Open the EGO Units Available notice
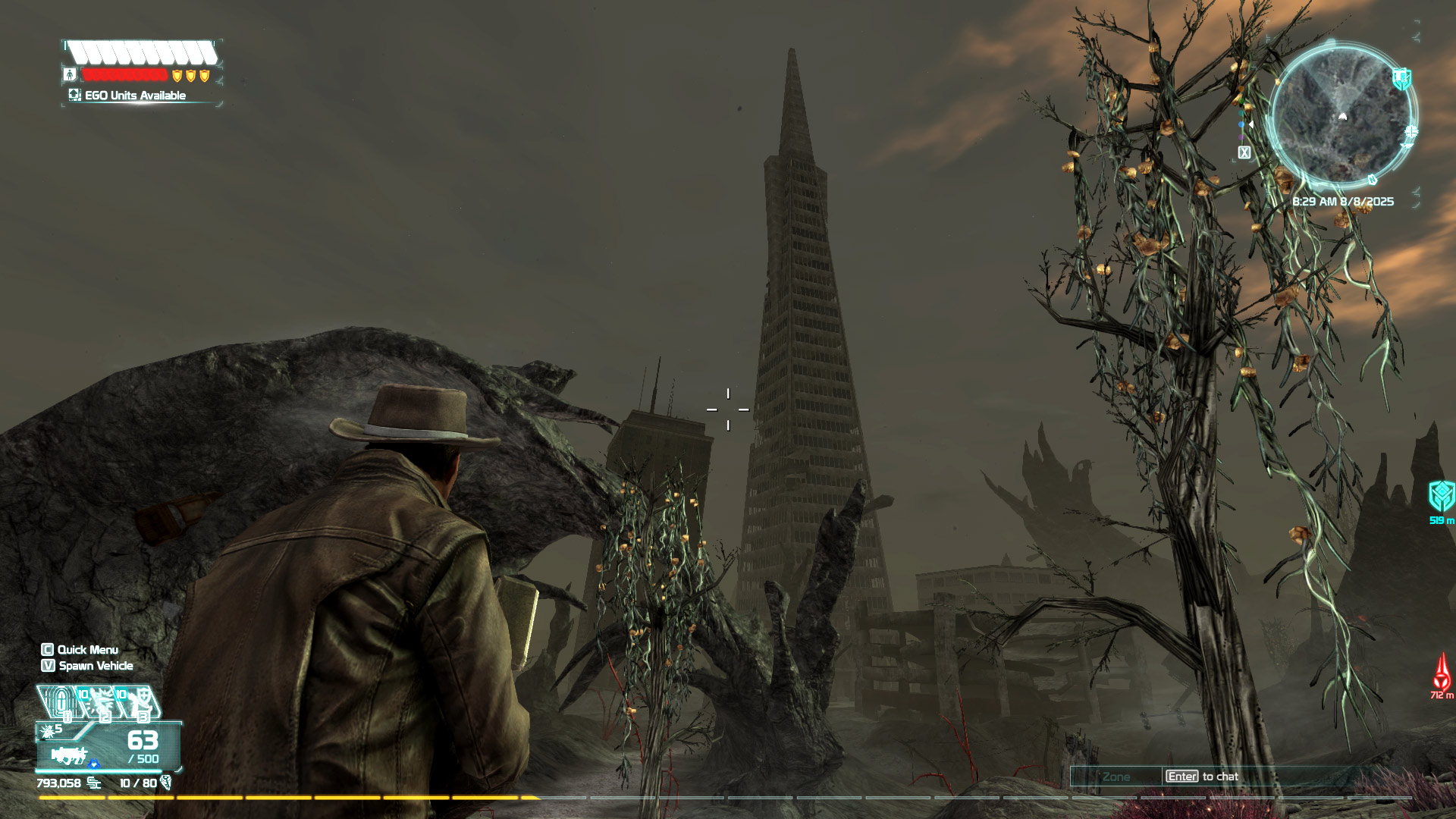This screenshot has width=1456, height=819. tap(135, 96)
